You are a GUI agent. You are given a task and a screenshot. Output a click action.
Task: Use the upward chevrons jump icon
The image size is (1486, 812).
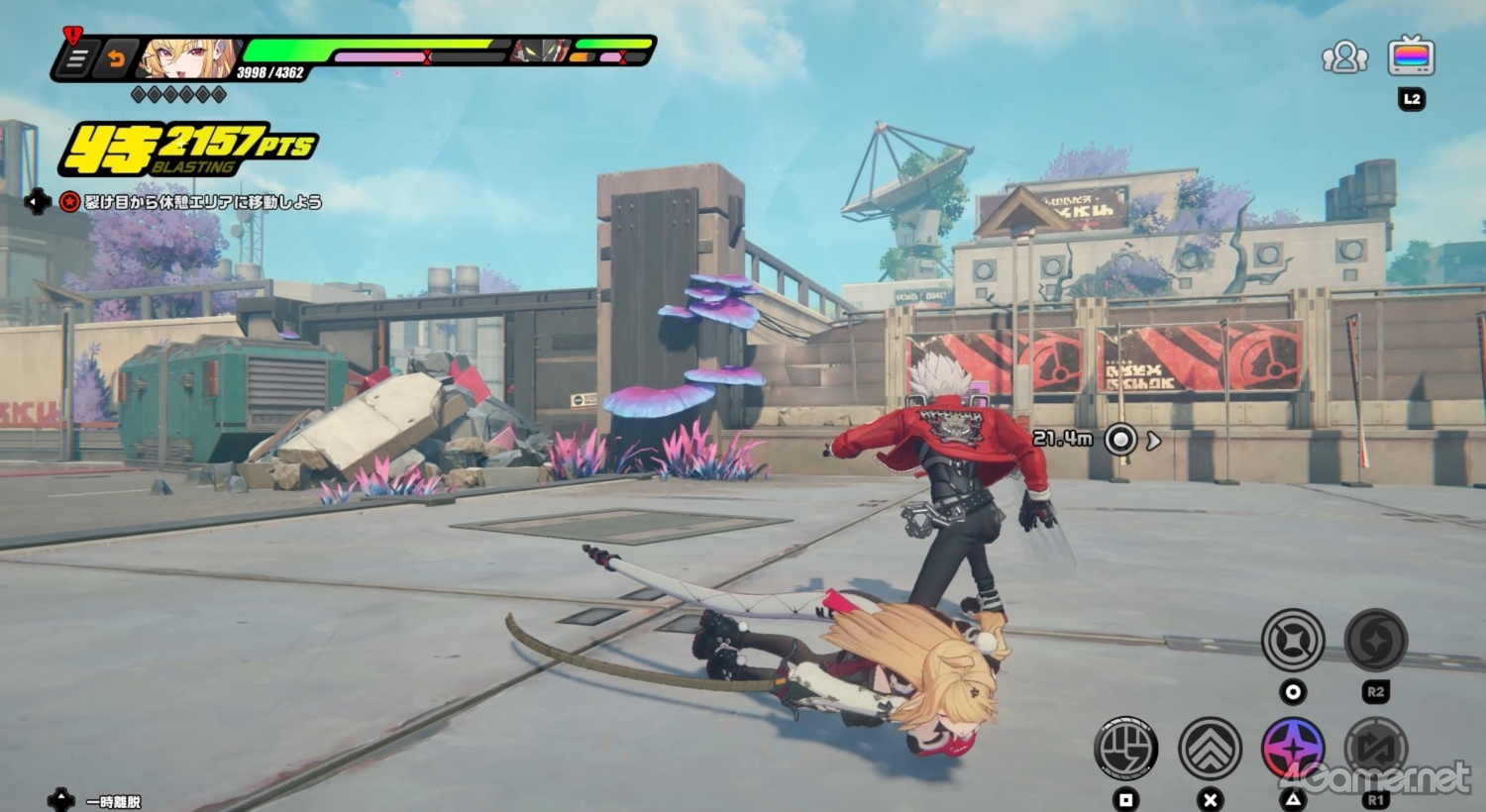click(x=1210, y=748)
